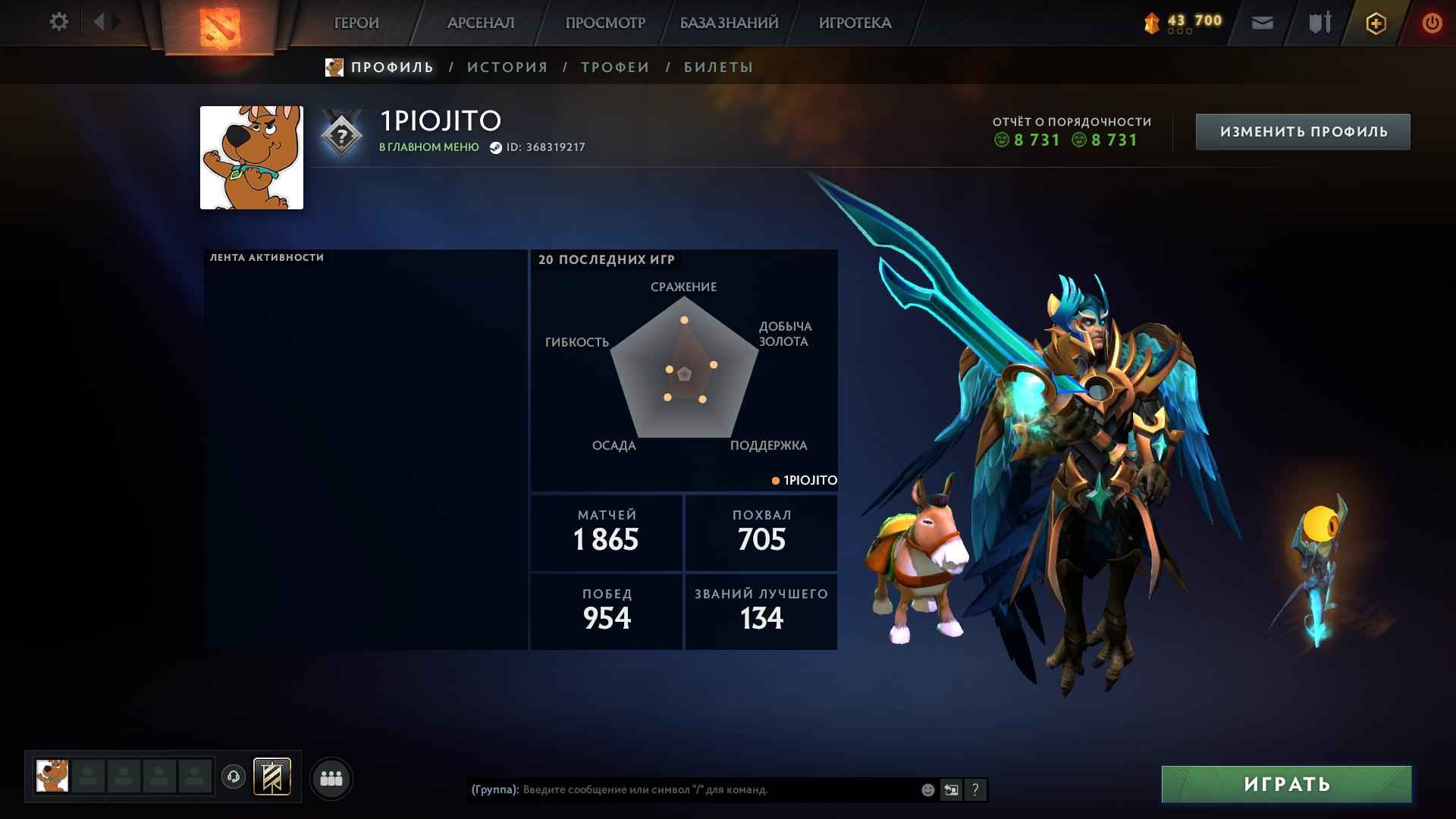Click the emoticon smiley in chat bar
This screenshot has height=819, width=1456.
[x=927, y=789]
